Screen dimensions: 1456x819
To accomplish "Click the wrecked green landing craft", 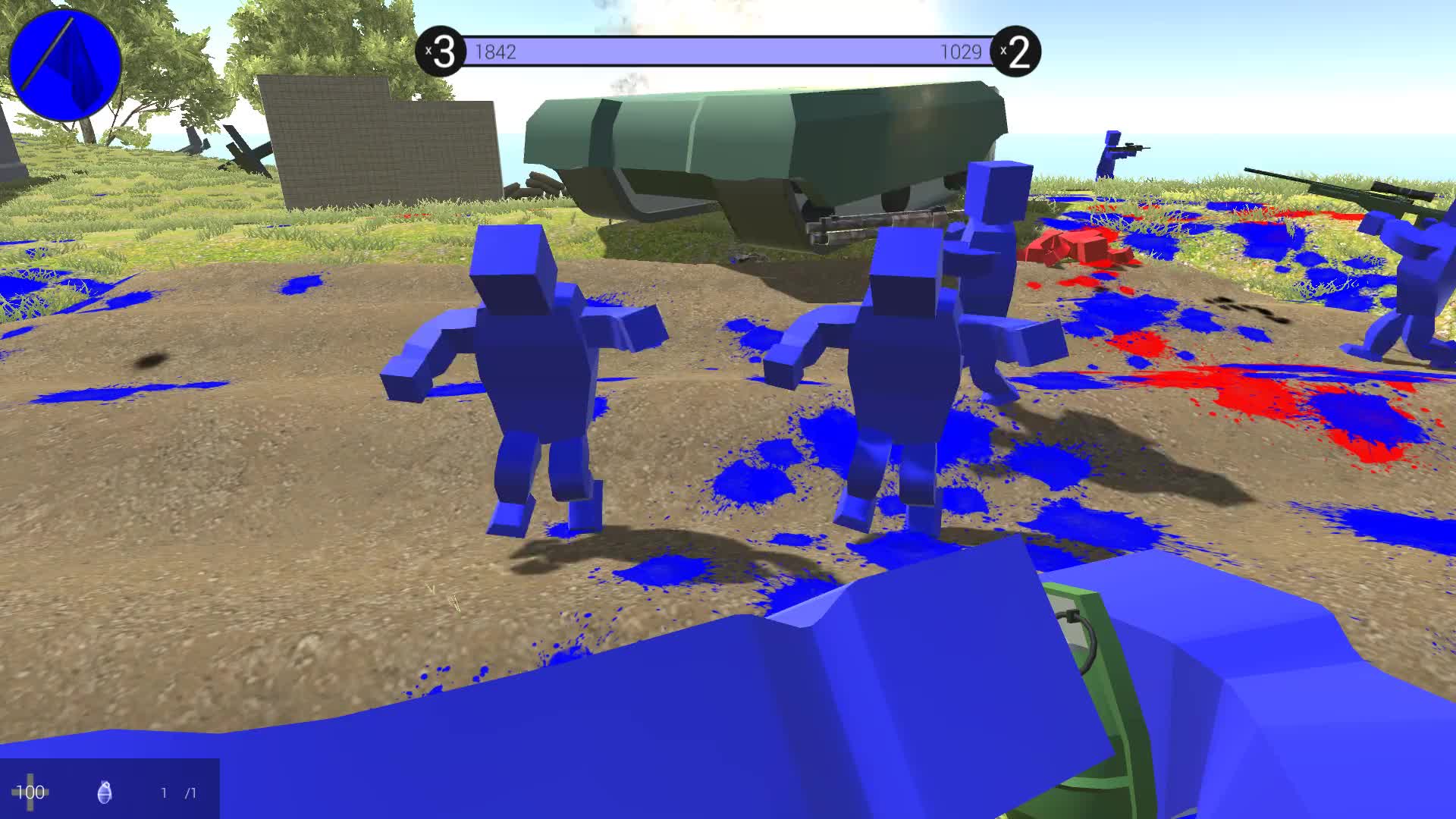I will [x=758, y=152].
